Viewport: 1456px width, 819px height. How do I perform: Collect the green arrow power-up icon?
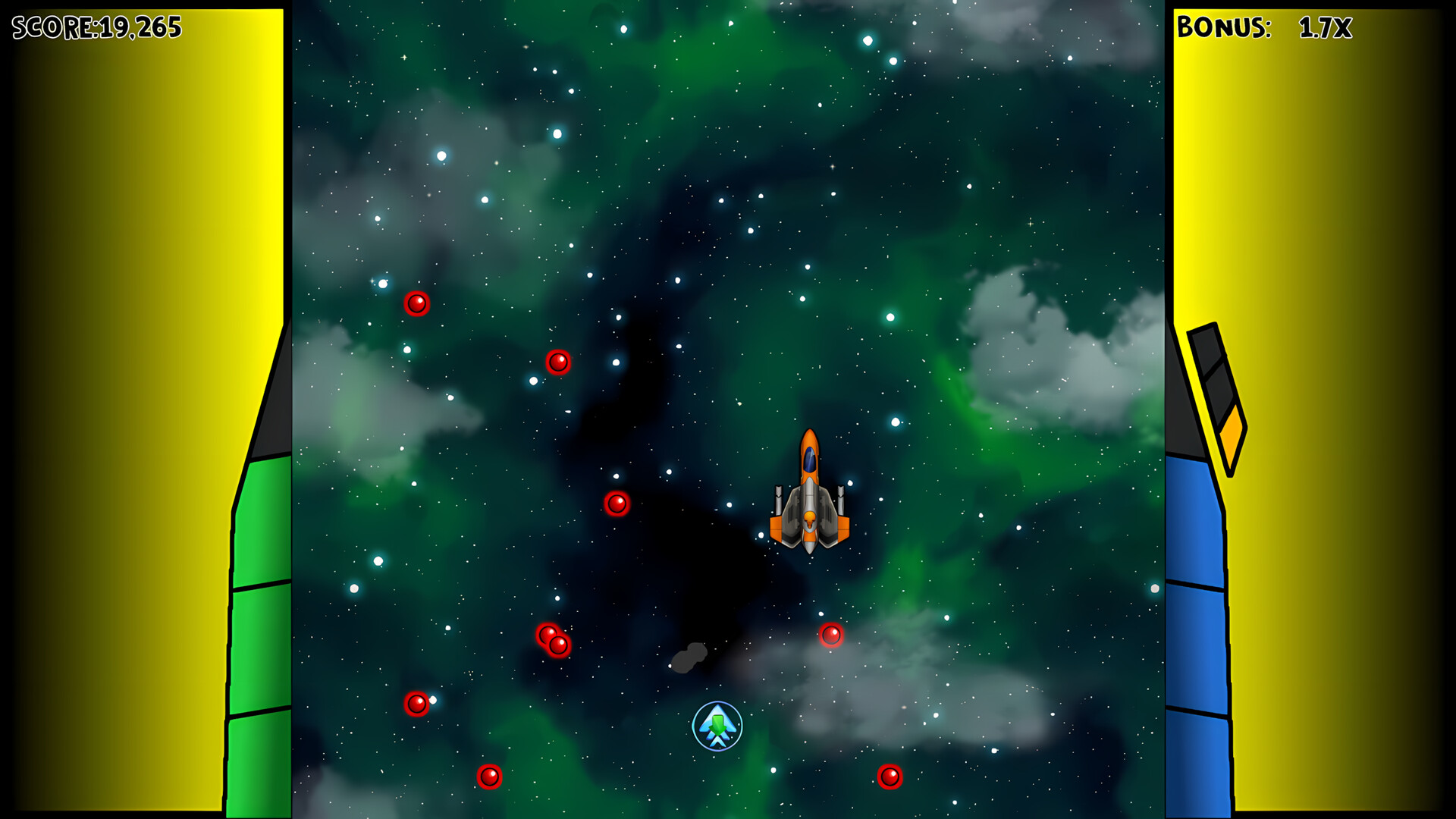coord(716,726)
